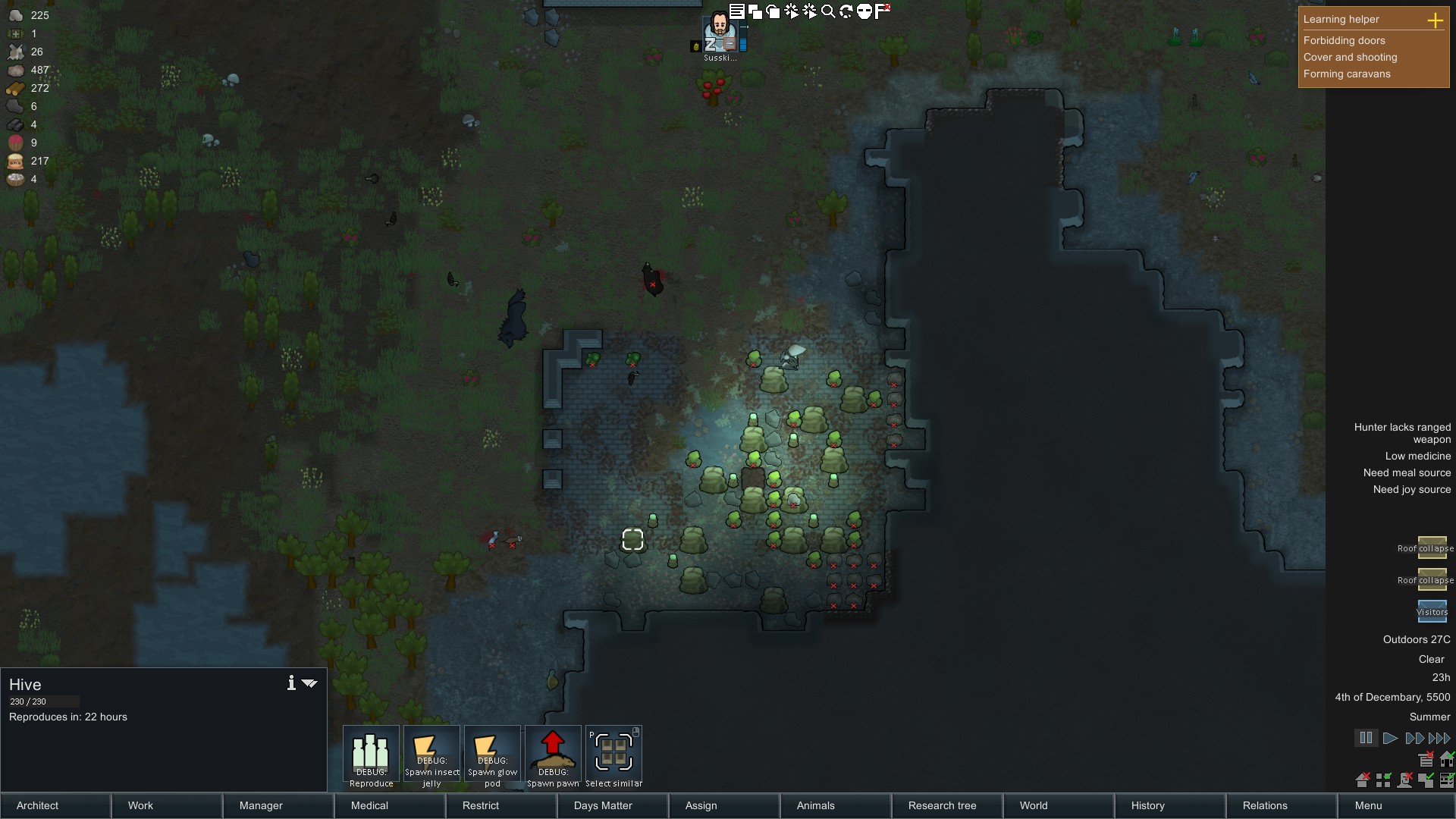Open the Research tree tab
Image resolution: width=1456 pixels, height=819 pixels.
click(x=947, y=805)
